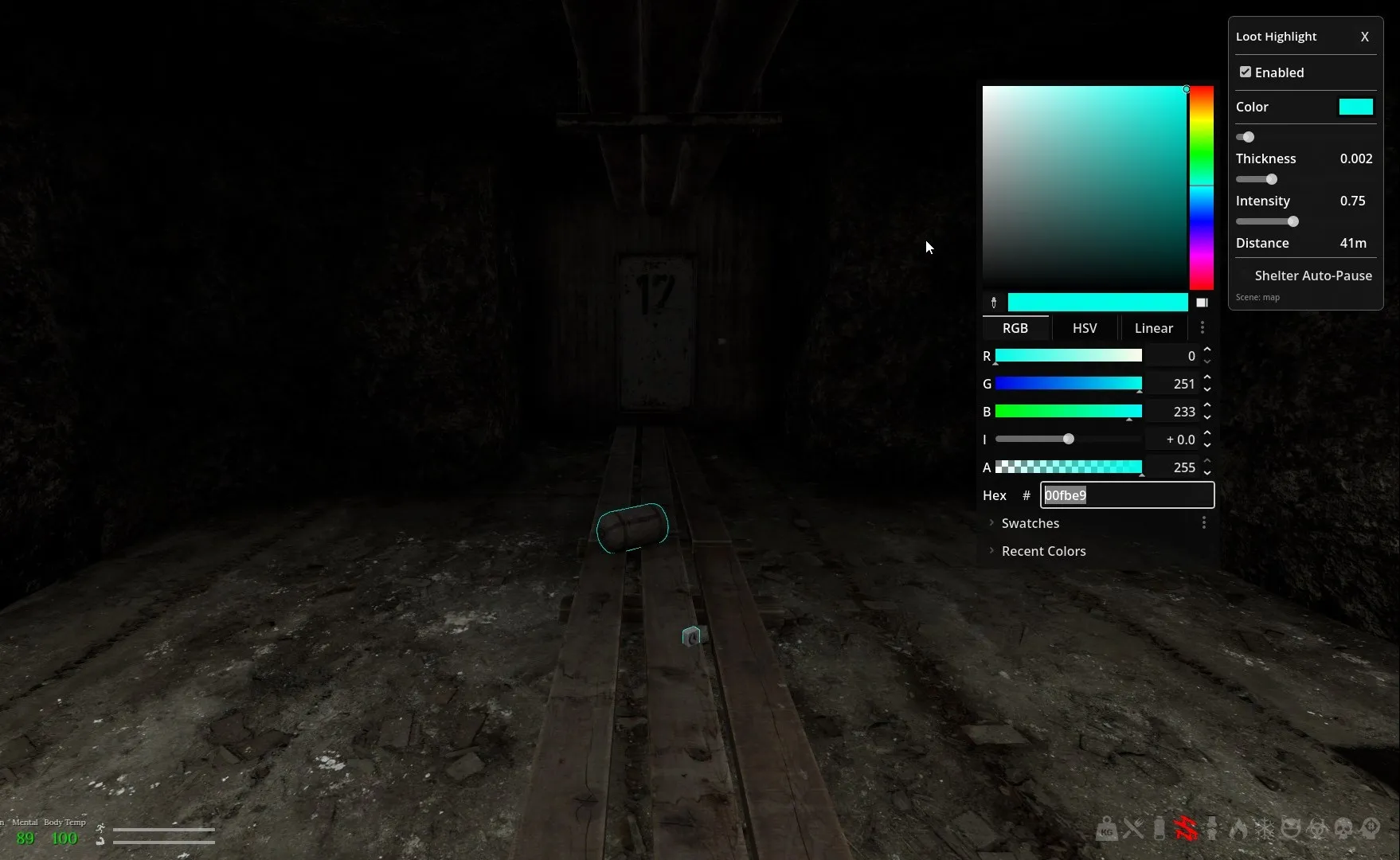Switch to the Linear color tab

[1153, 328]
